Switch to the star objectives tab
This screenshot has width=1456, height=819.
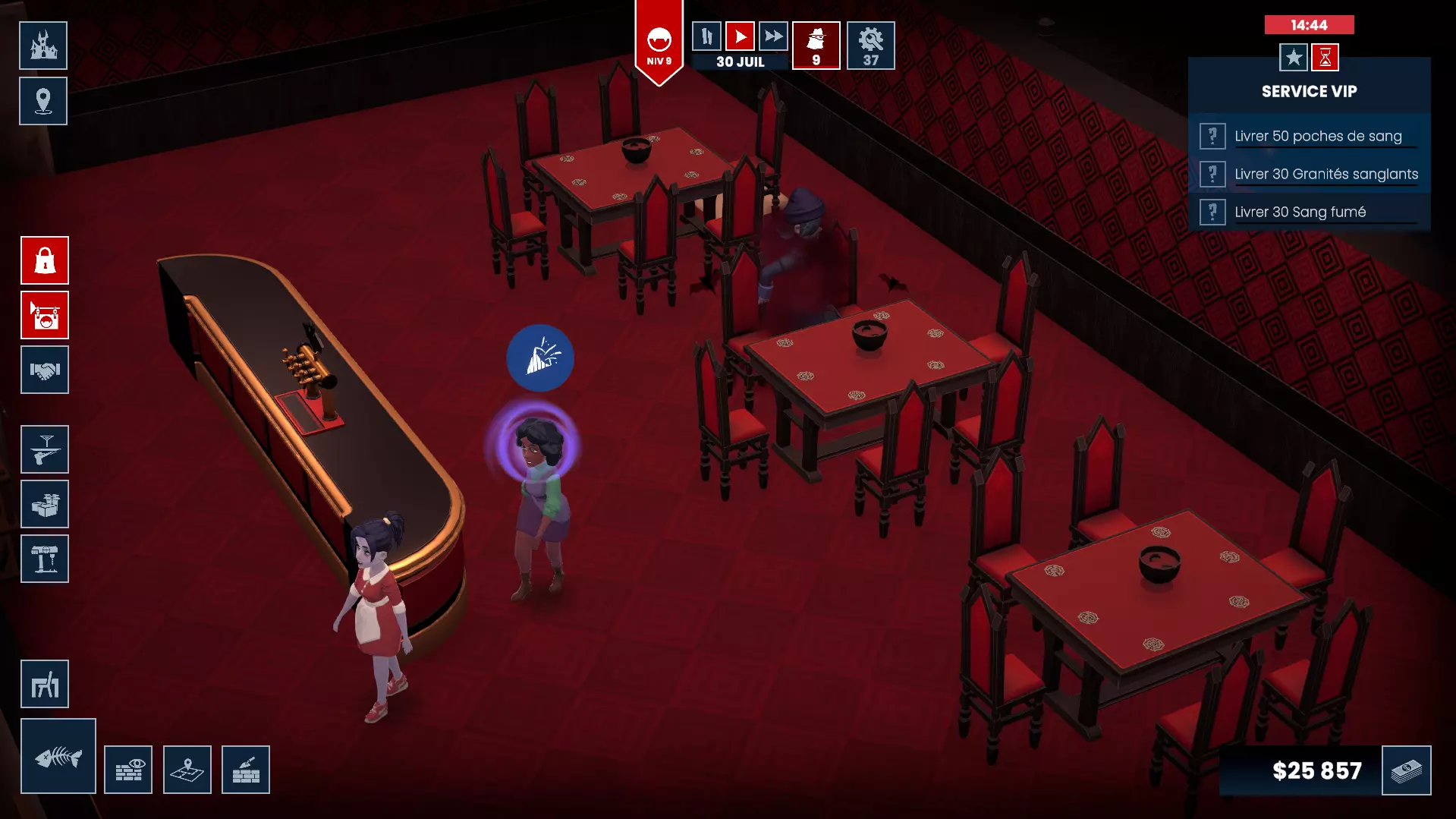point(1293,57)
